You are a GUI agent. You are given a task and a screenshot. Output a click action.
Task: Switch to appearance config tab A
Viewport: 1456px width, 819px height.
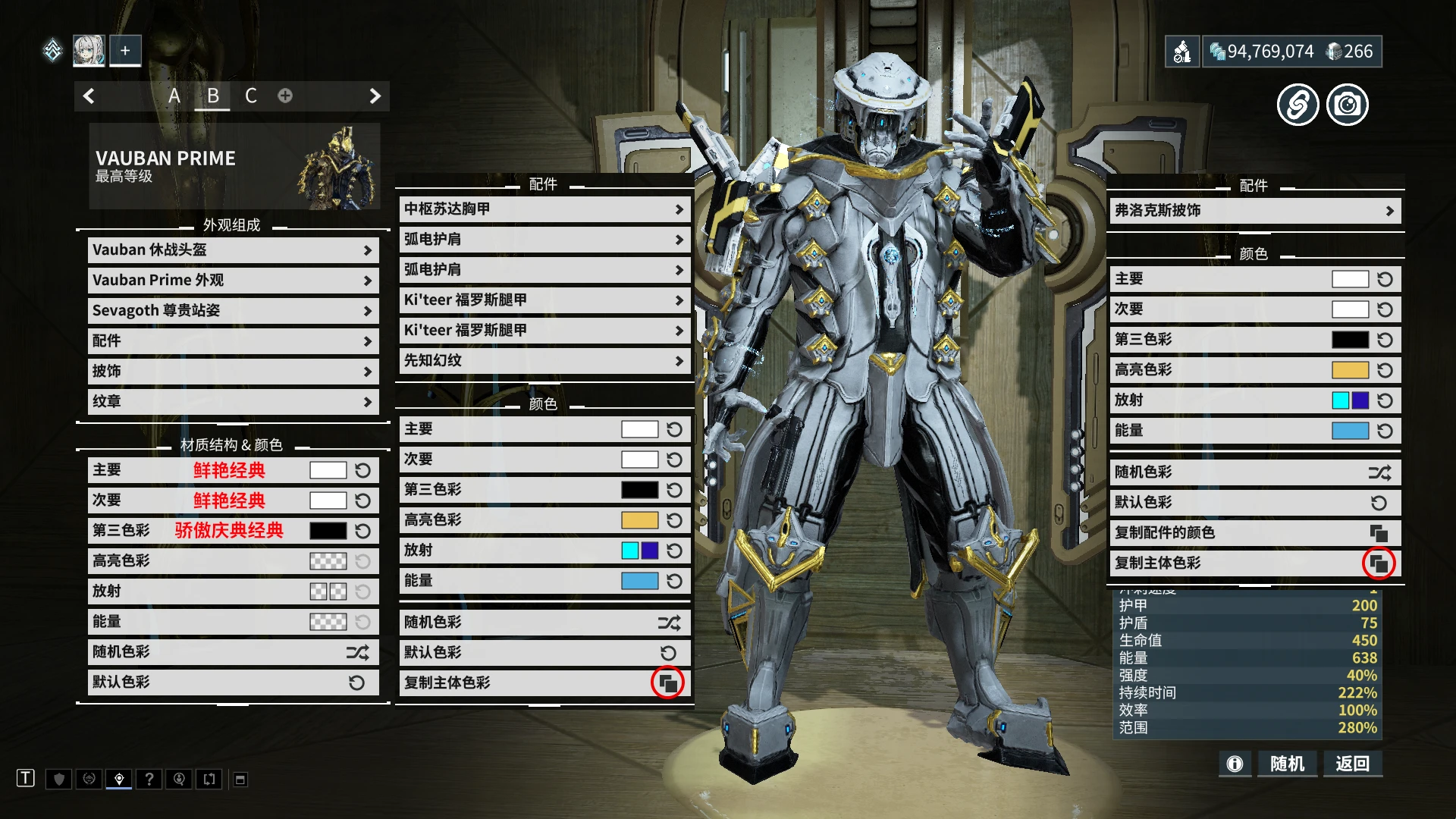click(x=174, y=96)
